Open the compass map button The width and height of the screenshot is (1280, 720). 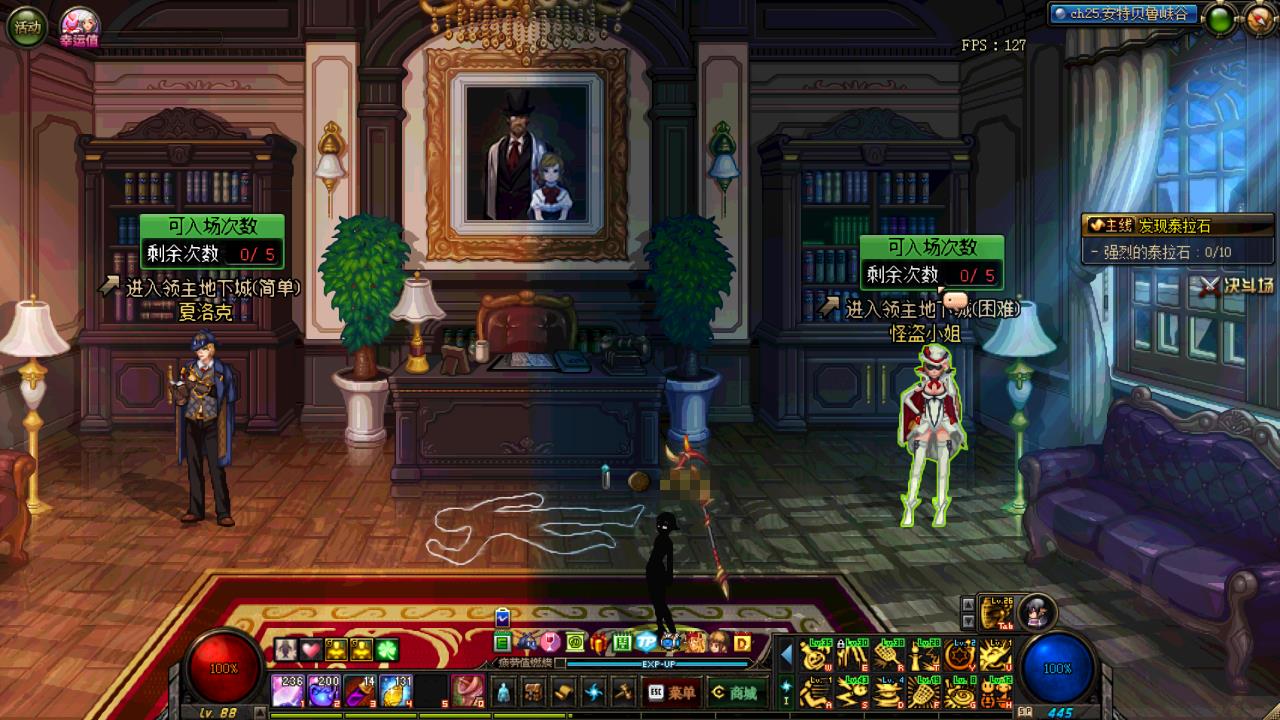tap(1260, 18)
